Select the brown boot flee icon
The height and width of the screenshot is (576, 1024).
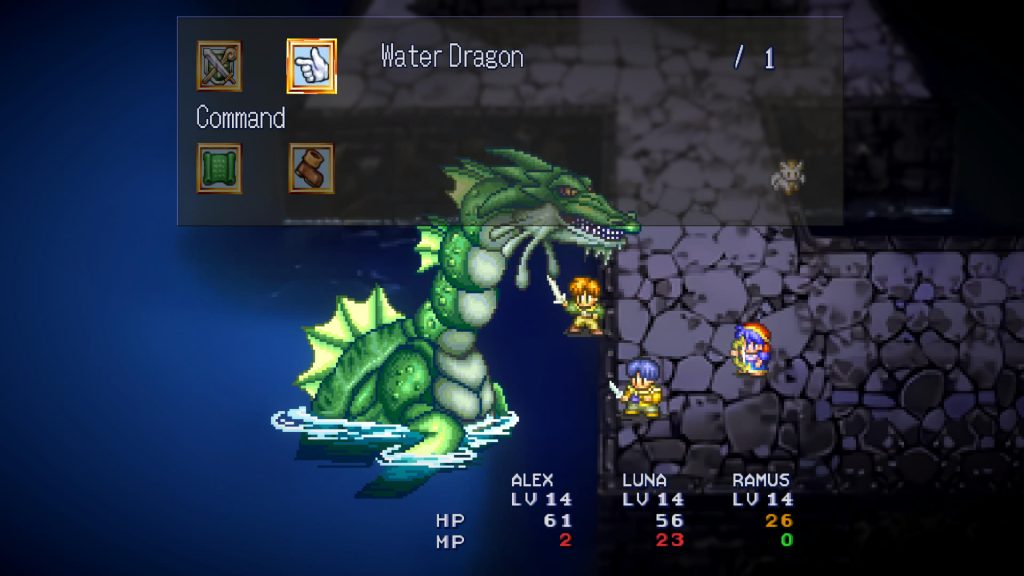pyautogui.click(x=311, y=168)
